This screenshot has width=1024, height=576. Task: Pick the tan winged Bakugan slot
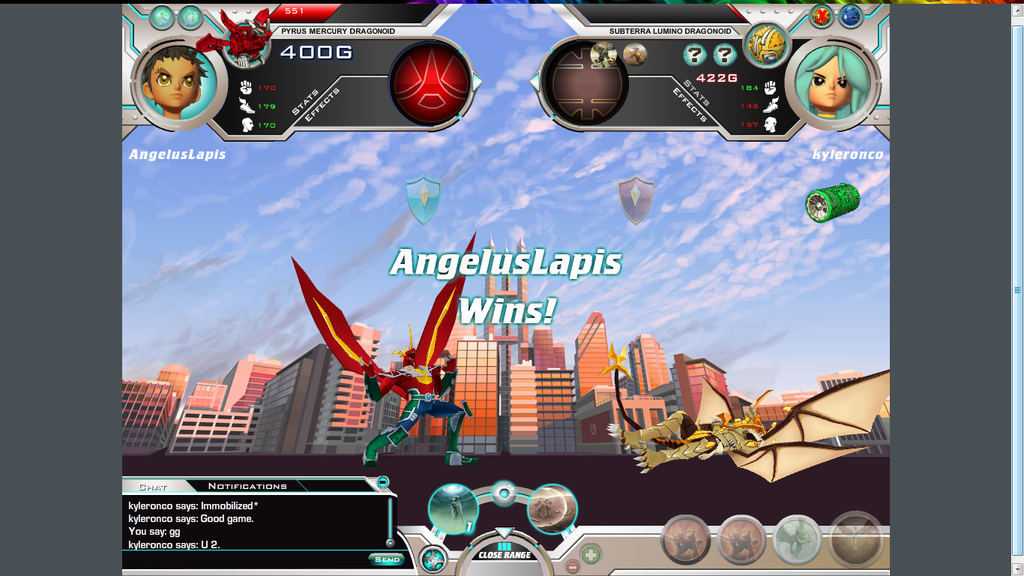coord(856,540)
